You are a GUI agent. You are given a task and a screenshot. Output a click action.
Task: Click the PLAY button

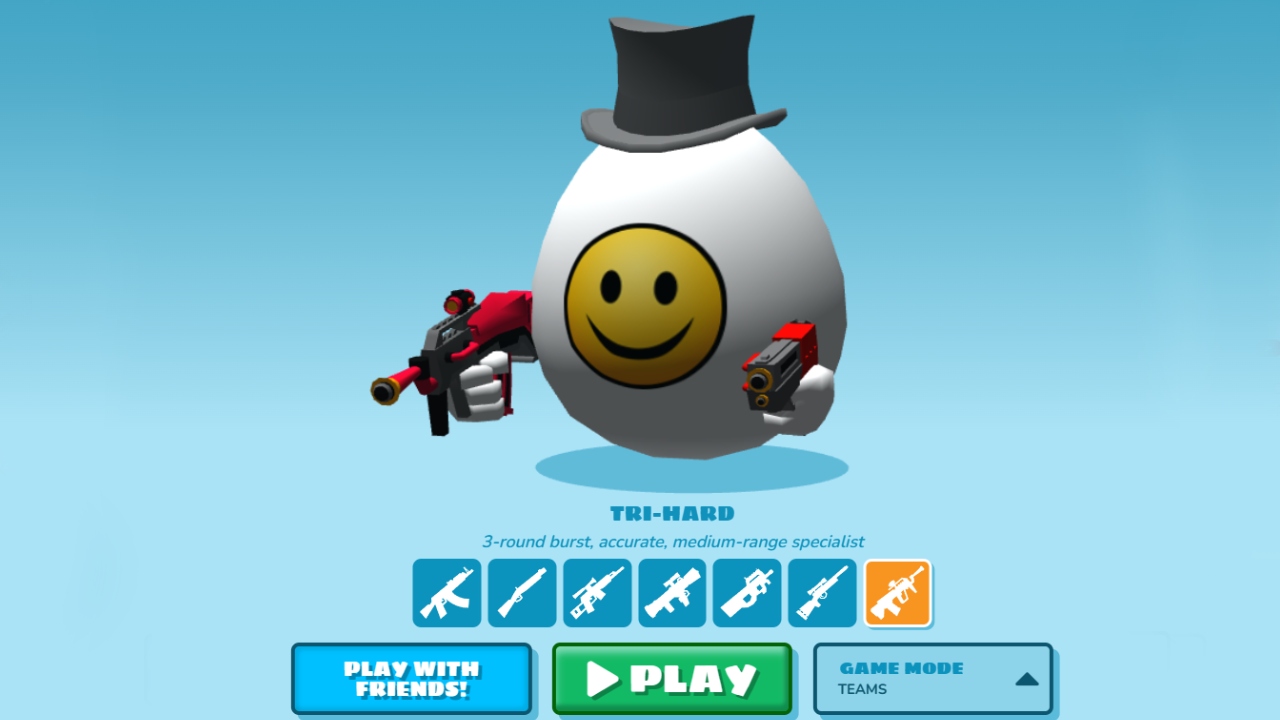pyautogui.click(x=672, y=680)
